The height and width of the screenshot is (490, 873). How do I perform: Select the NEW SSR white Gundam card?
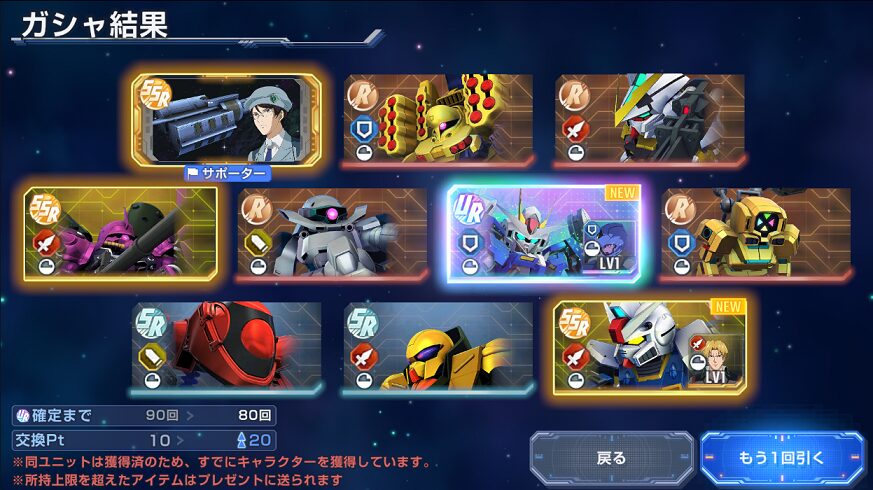pos(650,346)
